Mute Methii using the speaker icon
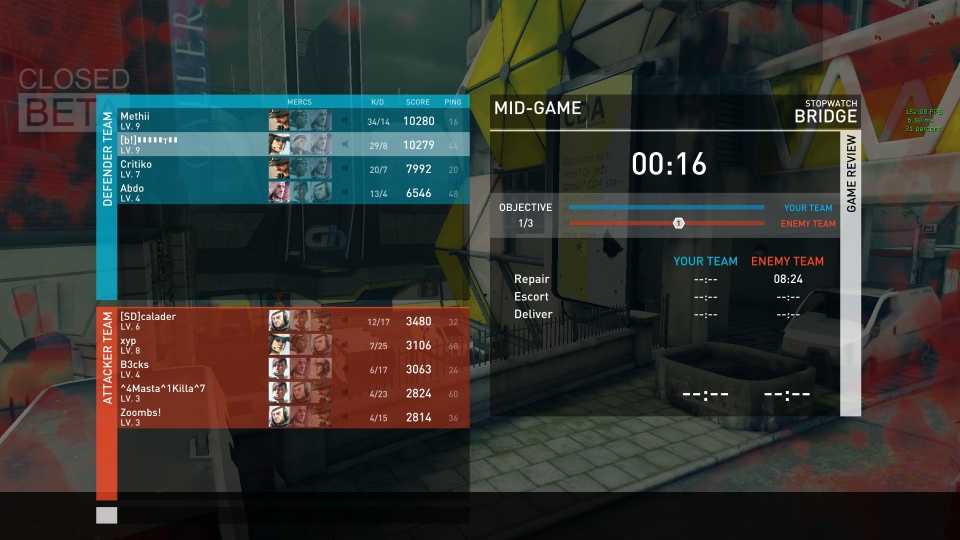This screenshot has height=540, width=960. click(346, 121)
